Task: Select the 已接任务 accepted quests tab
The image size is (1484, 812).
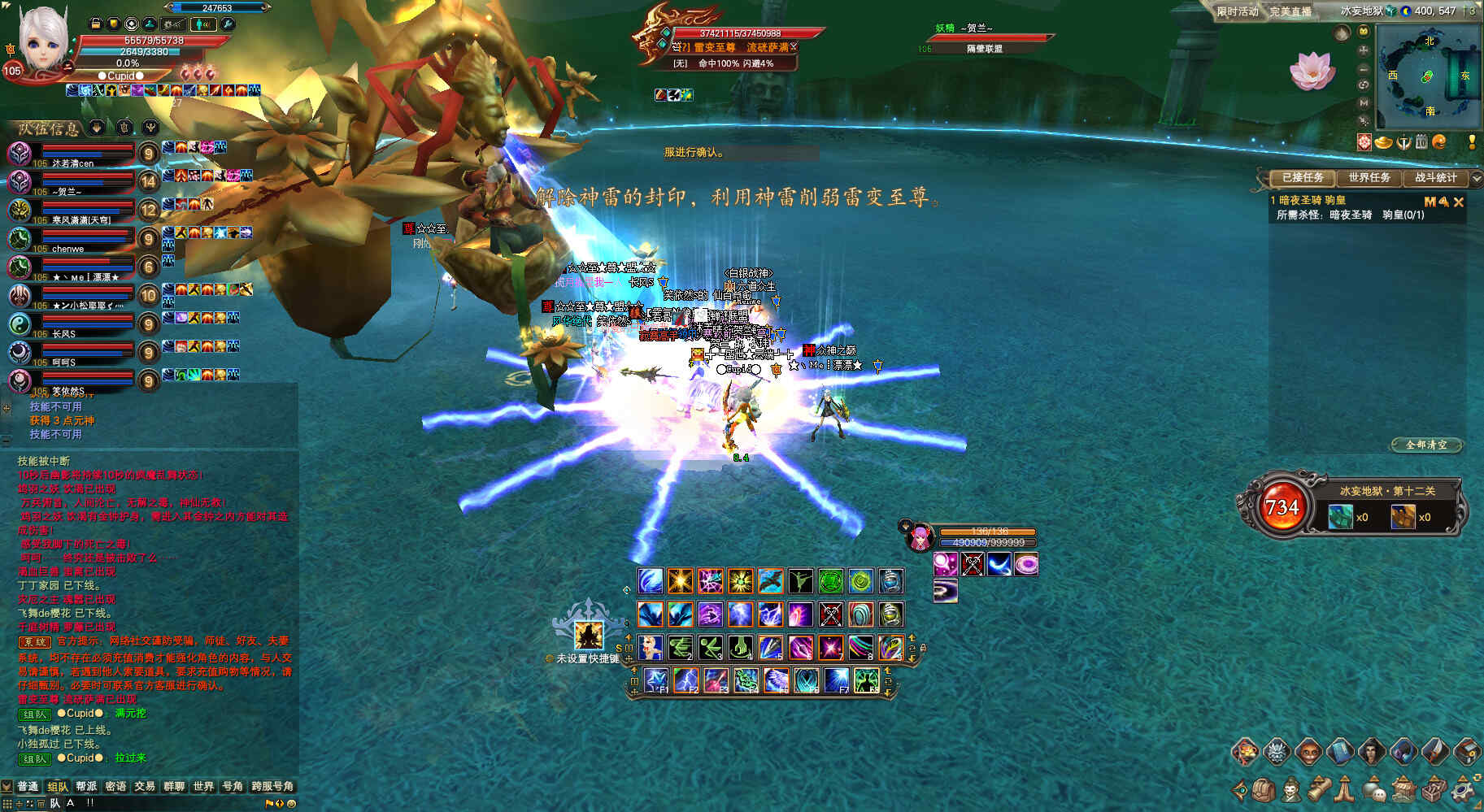Action: click(1303, 177)
